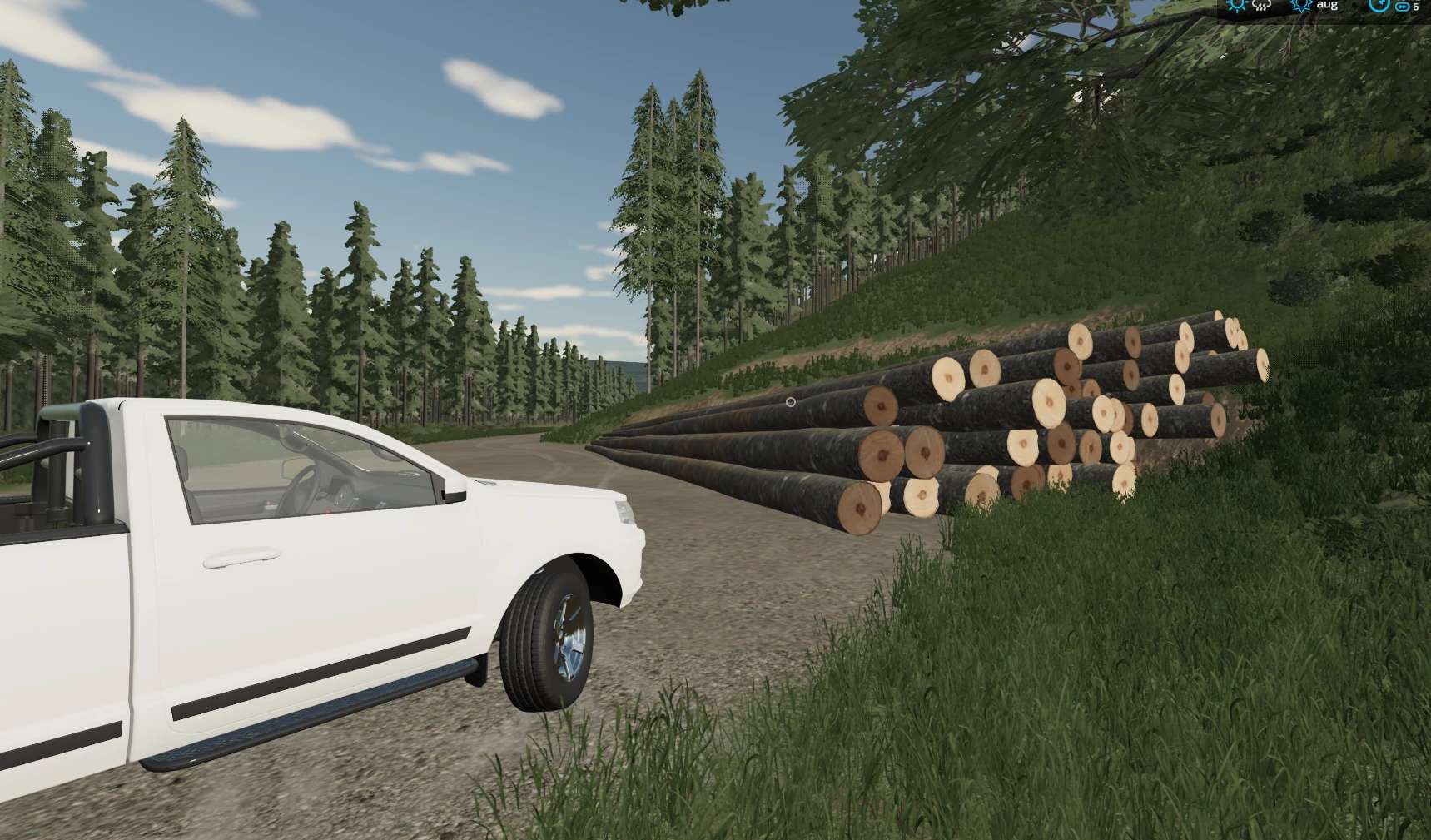Click the game clock icon
1431x840 pixels.
tap(1379, 5)
